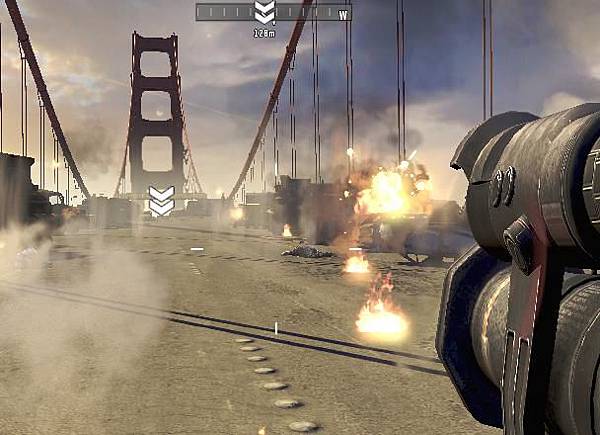
Task: Click the waypoint chevron marker on the bridge
Action: click(161, 200)
